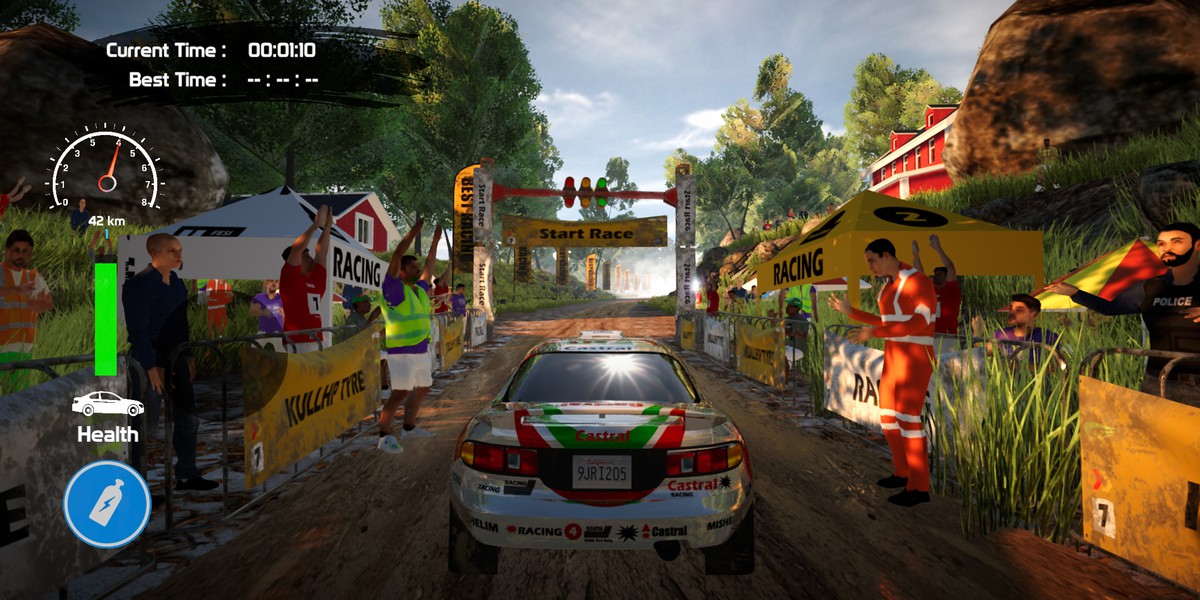Activate the blue nitro bottle boost button
This screenshot has width=1200, height=600.
[107, 504]
